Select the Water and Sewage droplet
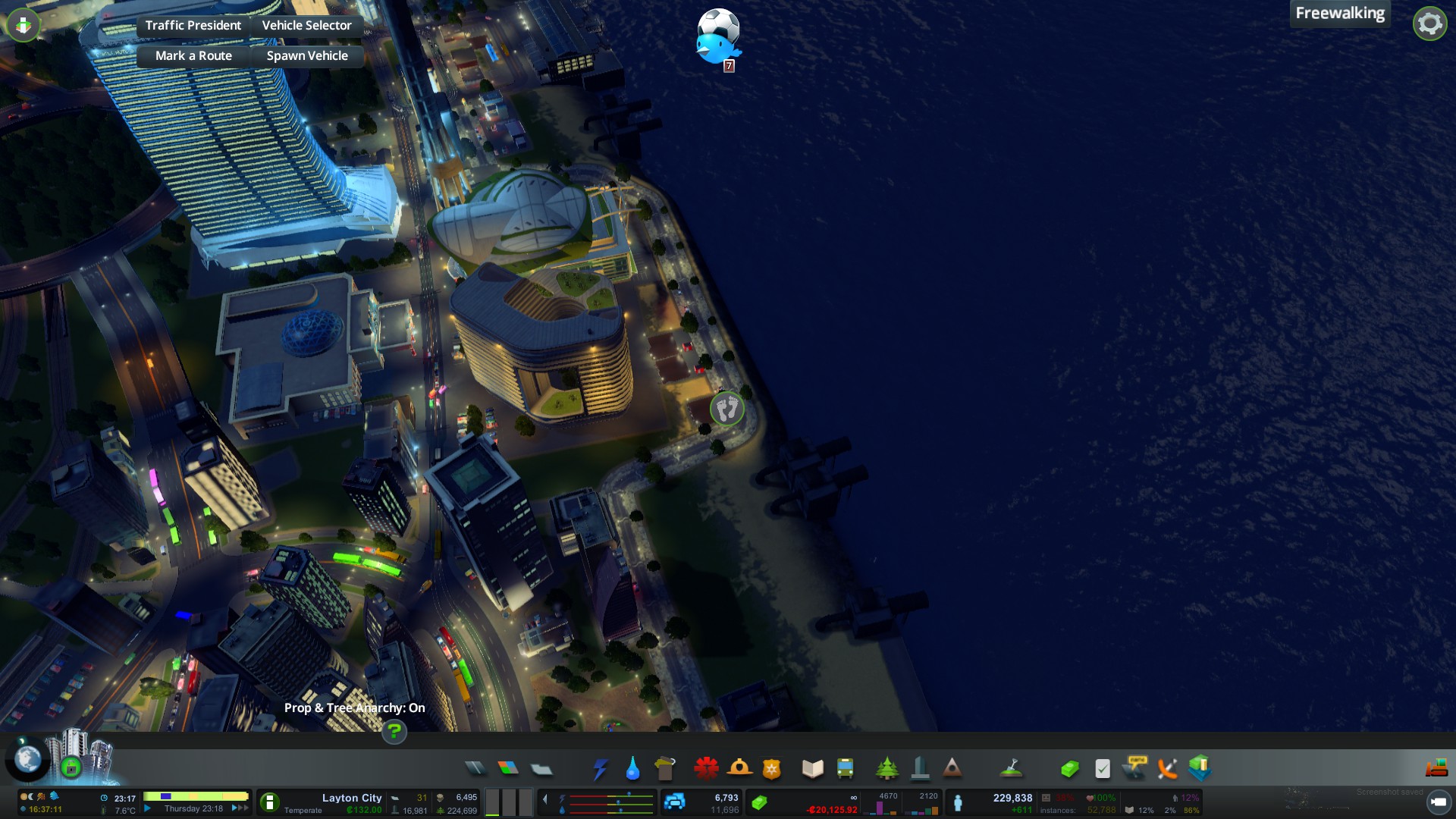 (x=632, y=769)
